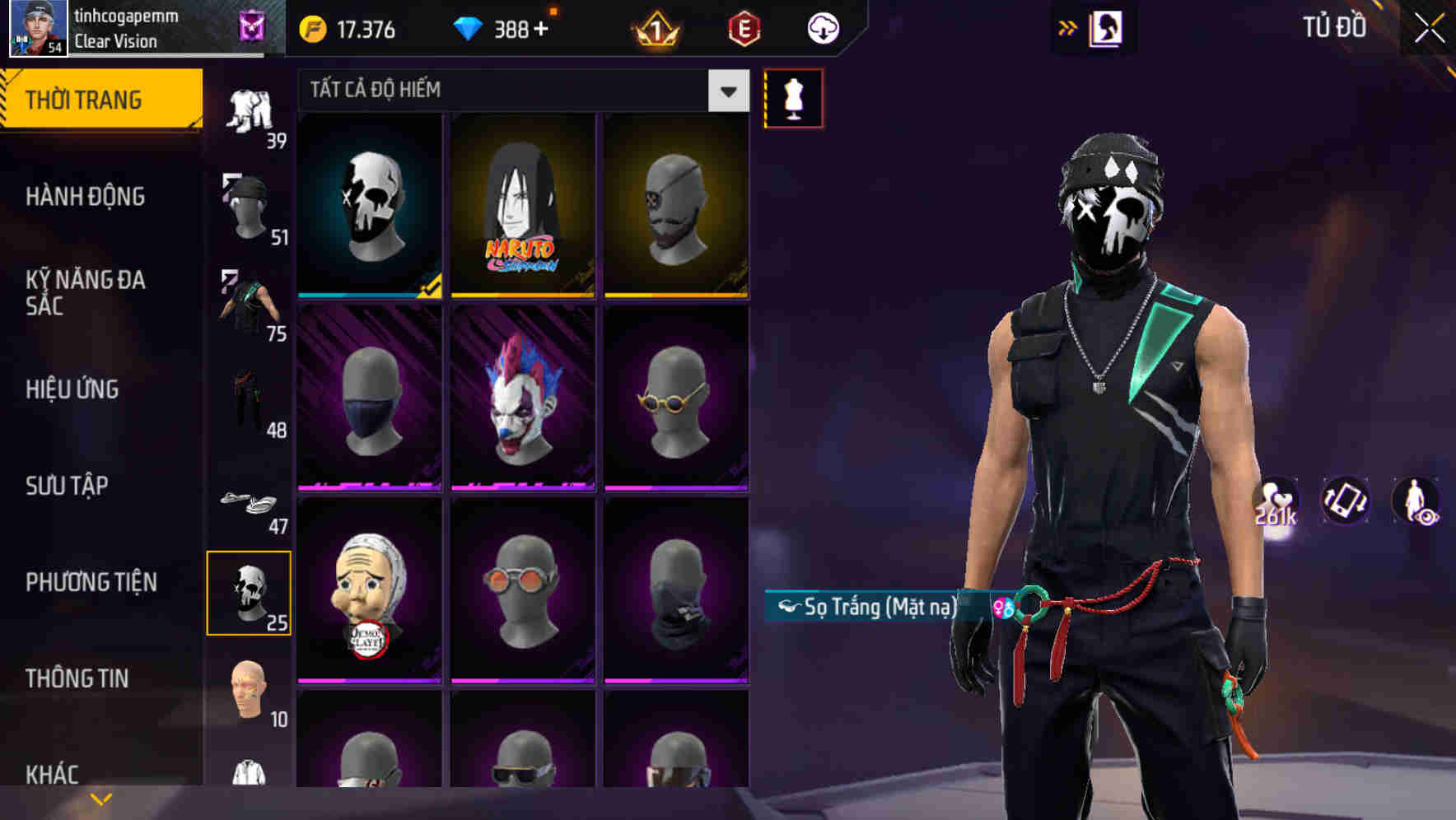Click the downward chevron below KHÁC

click(x=100, y=798)
